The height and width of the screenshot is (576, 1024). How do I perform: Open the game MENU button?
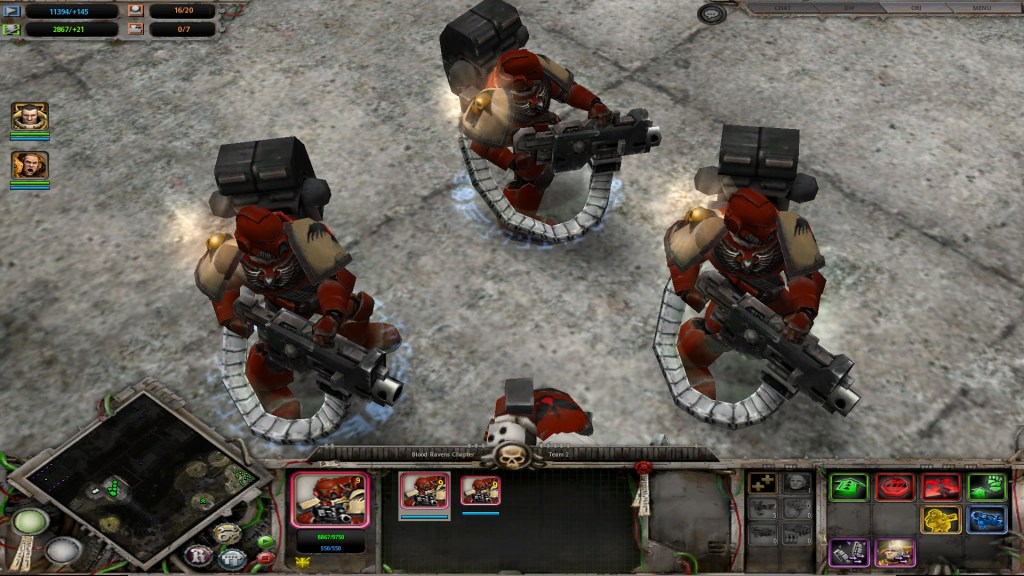pos(981,8)
